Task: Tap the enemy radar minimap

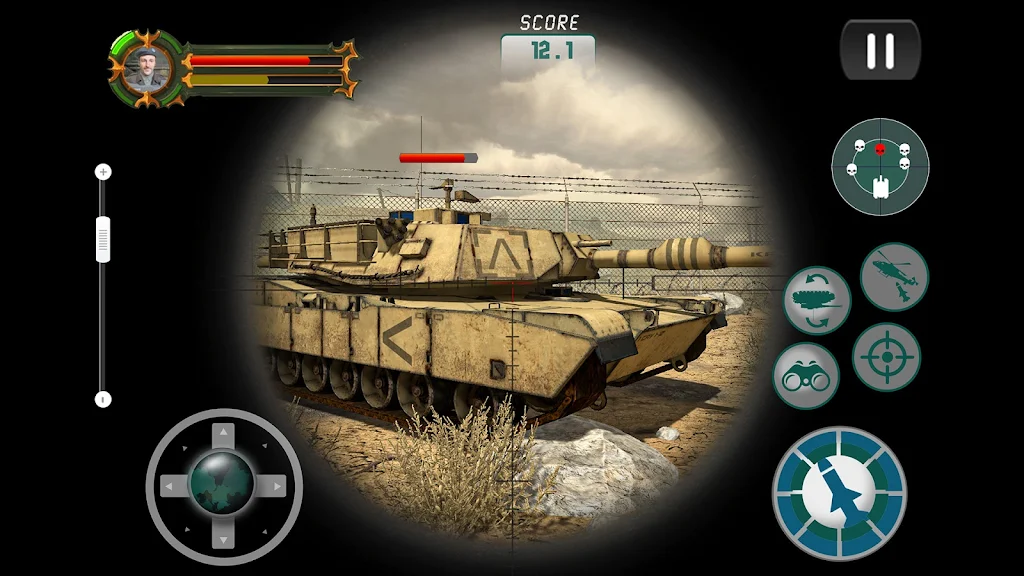Action: (x=880, y=166)
